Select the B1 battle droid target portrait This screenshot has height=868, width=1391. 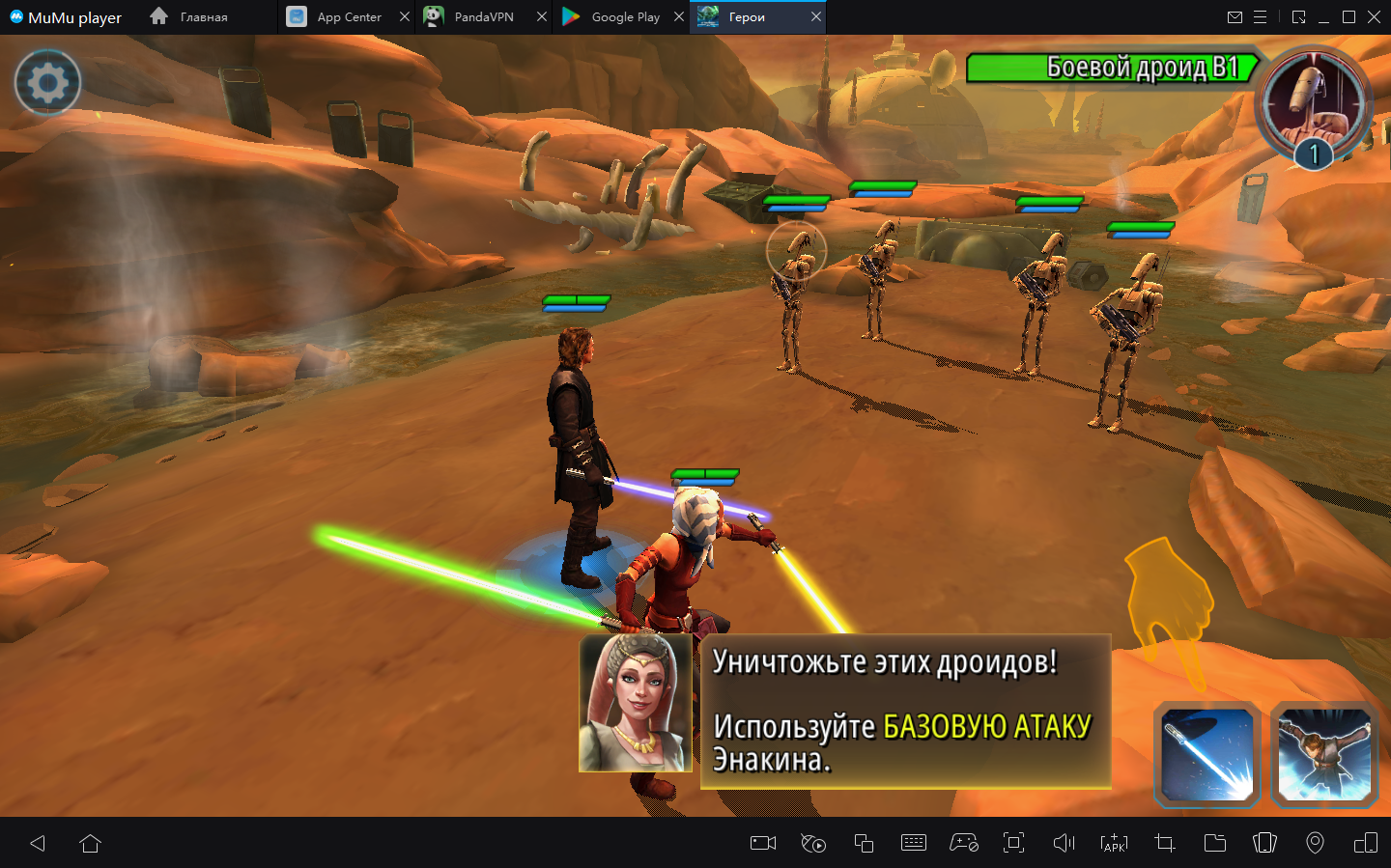[1313, 104]
